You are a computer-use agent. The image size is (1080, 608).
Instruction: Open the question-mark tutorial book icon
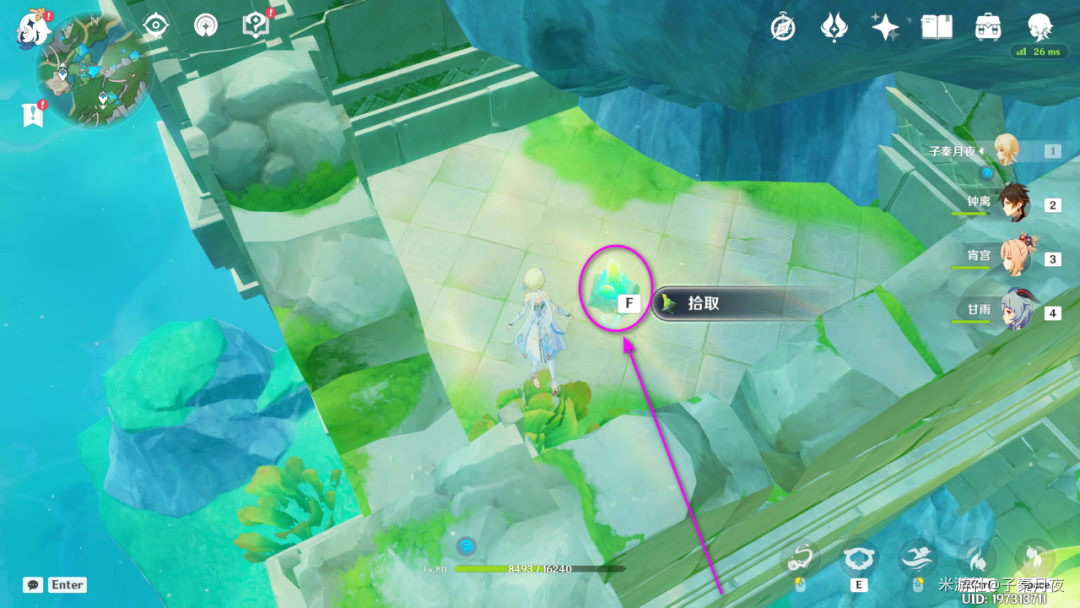pyautogui.click(x=256, y=25)
